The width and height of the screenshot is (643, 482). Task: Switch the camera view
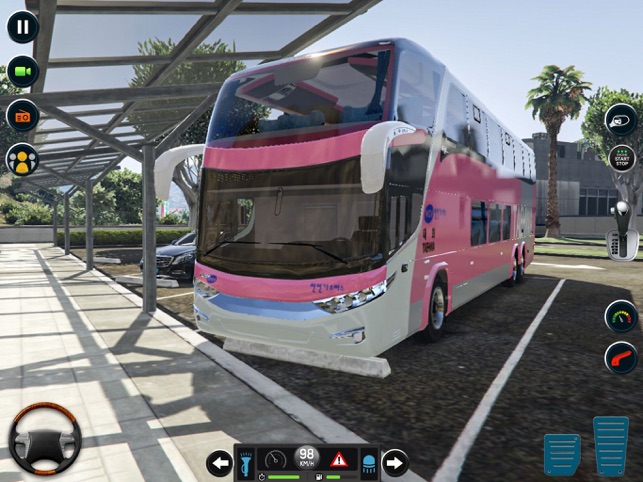tap(22, 71)
